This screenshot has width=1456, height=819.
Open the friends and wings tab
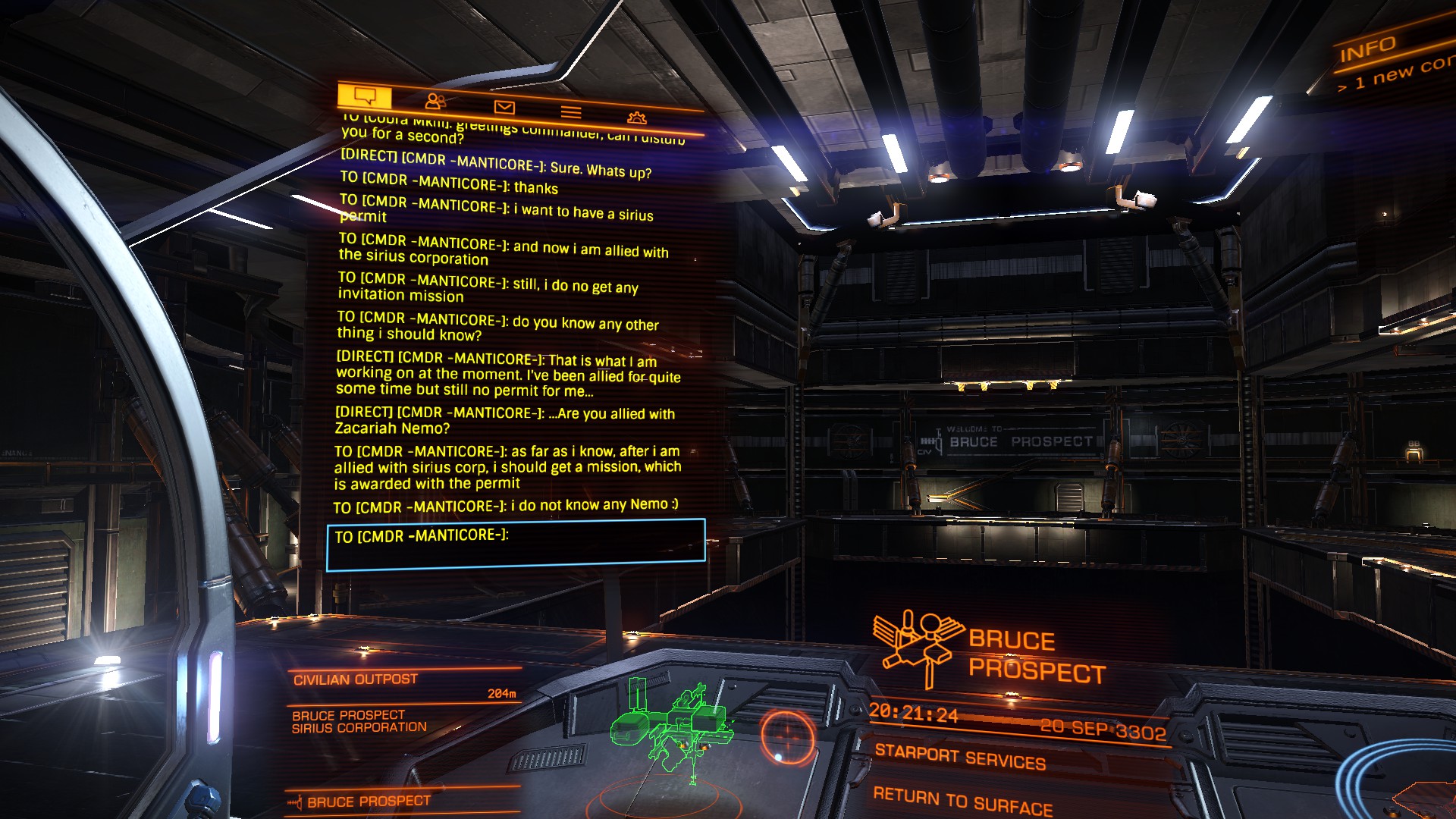point(435,102)
